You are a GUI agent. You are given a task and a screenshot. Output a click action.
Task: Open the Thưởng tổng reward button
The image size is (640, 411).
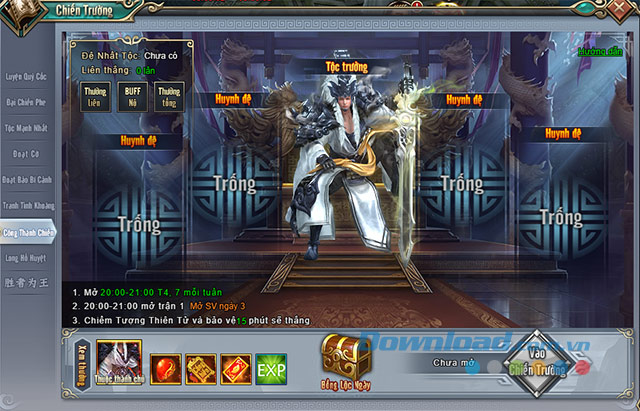[170, 96]
